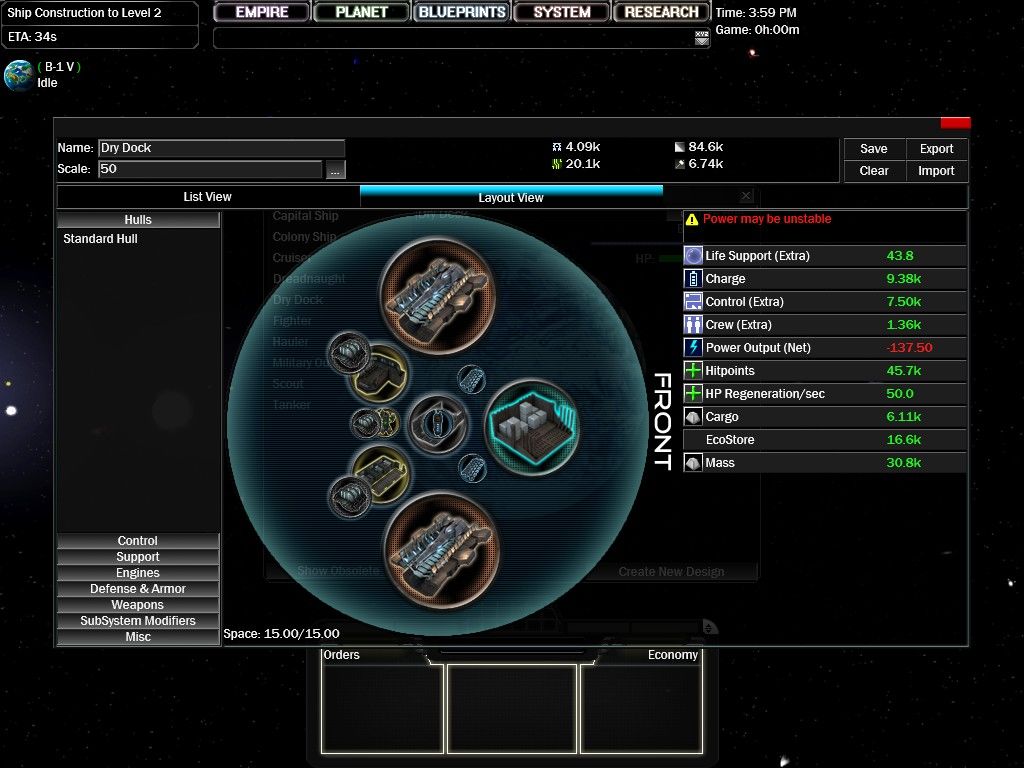Image resolution: width=1024 pixels, height=768 pixels.
Task: Close the ship design window
Action: (x=955, y=123)
